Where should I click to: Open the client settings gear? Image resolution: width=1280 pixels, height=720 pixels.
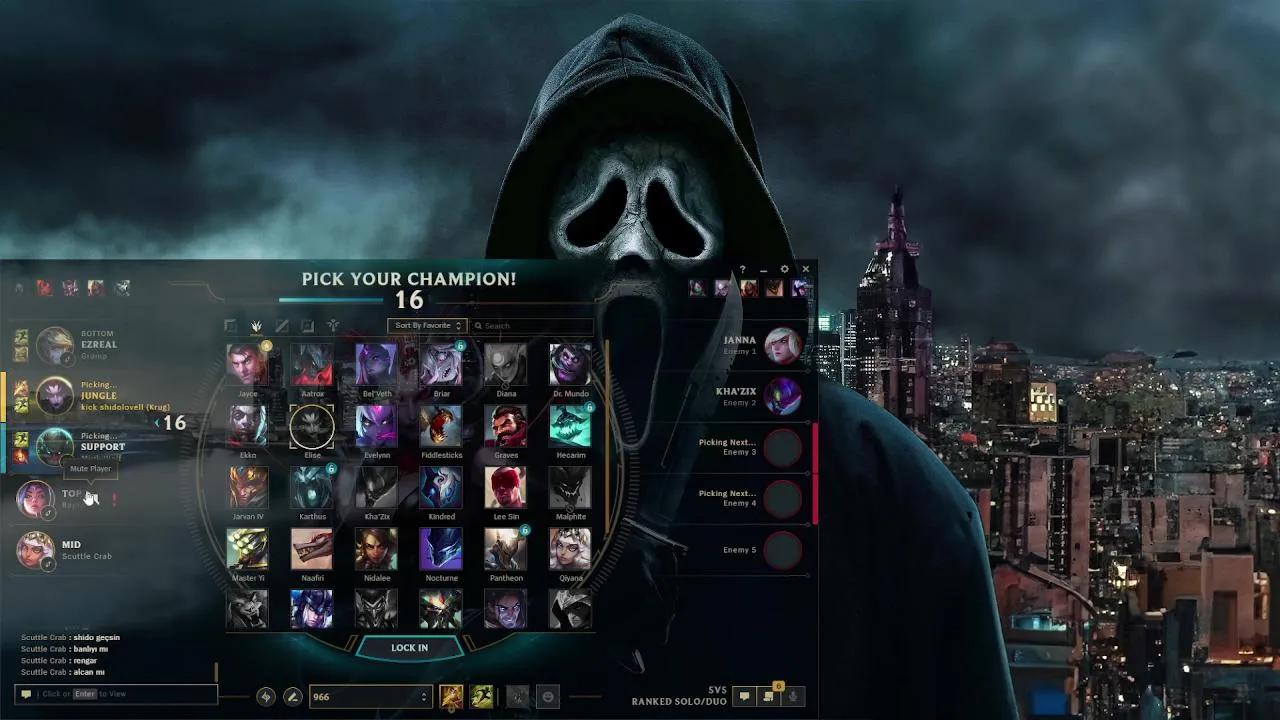tap(784, 269)
